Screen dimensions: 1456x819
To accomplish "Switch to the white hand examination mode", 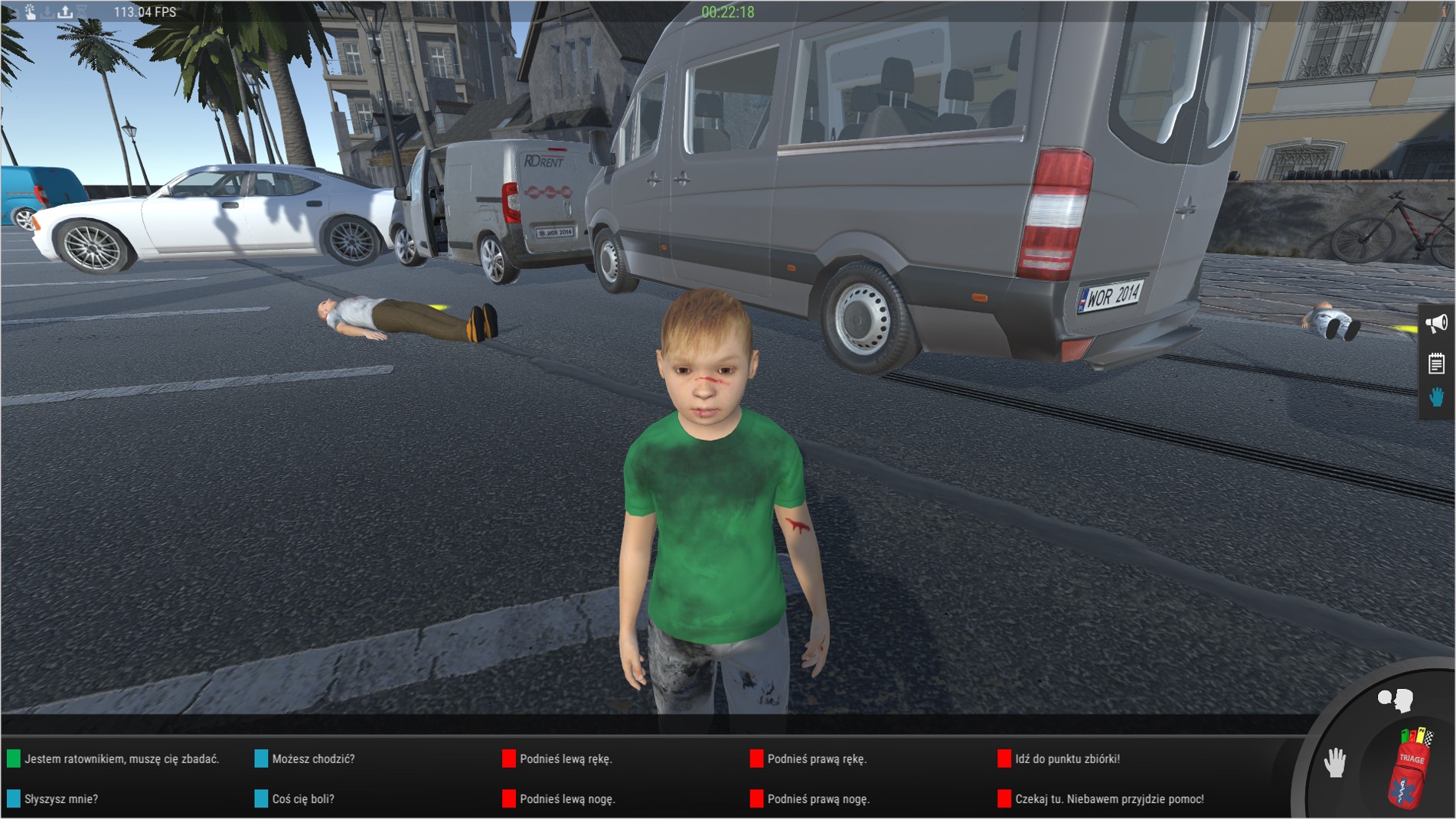I will [1335, 762].
